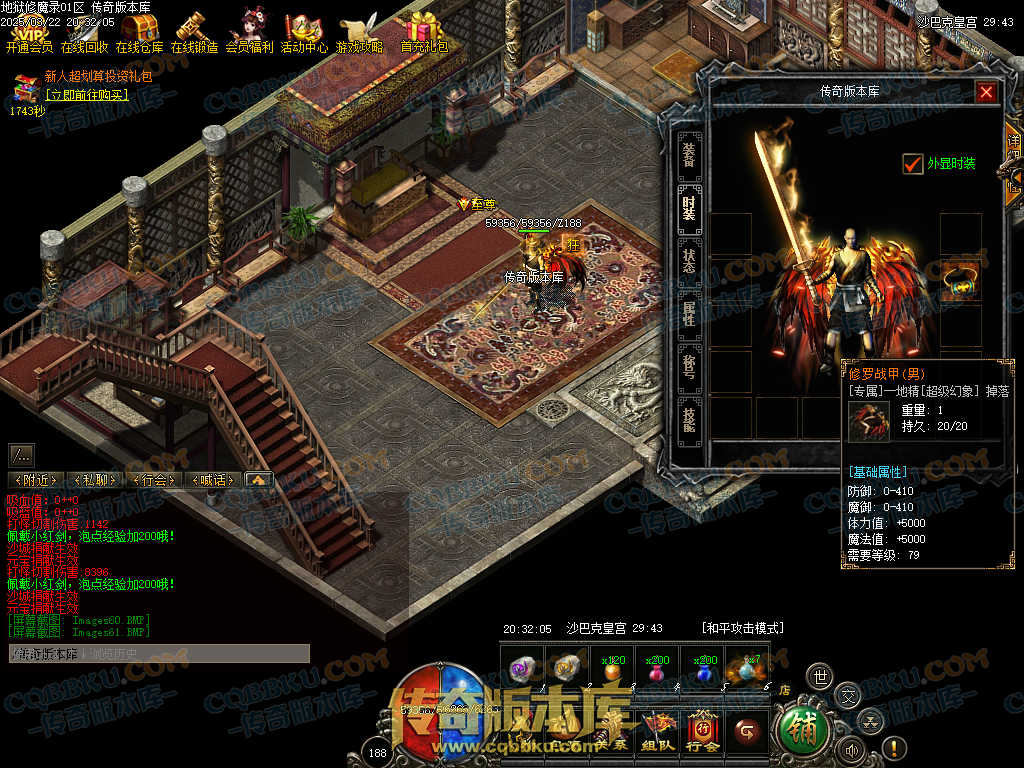Open the green 铺 shop button

point(801,730)
